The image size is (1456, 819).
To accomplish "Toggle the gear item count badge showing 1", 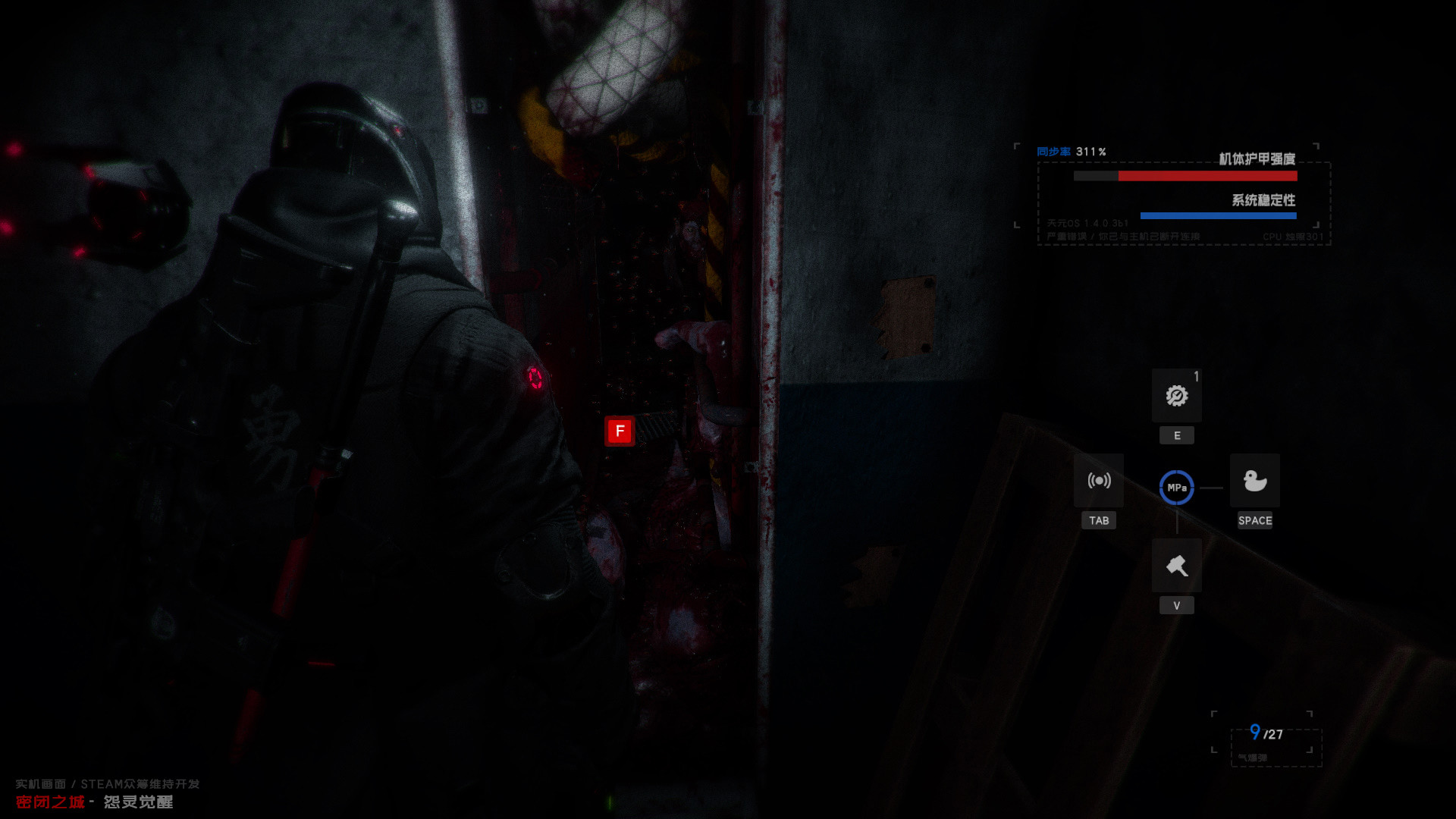I will tap(1197, 376).
